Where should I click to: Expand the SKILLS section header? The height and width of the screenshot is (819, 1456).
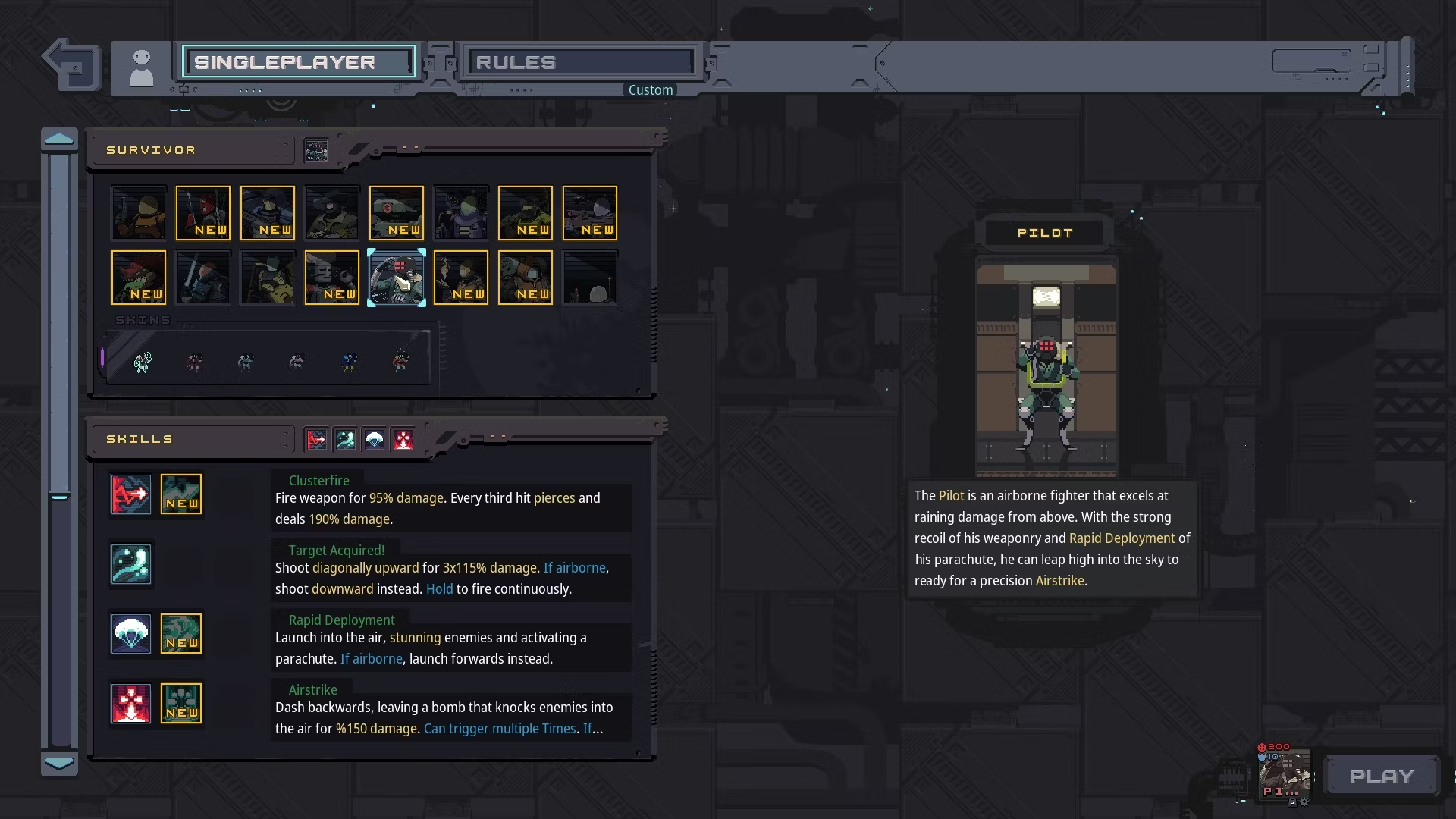193,439
